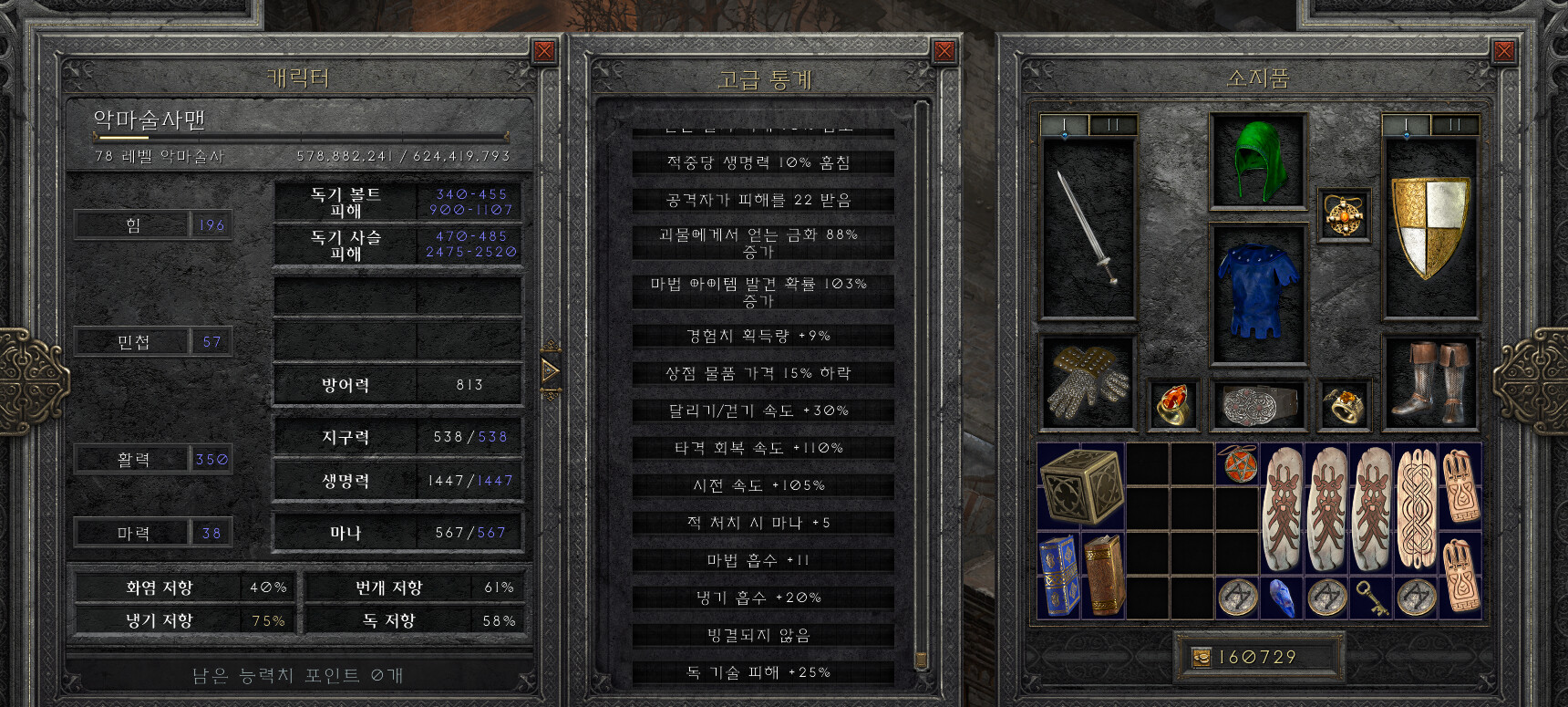
Task: Select the brown tome in inventory
Action: (x=1103, y=576)
